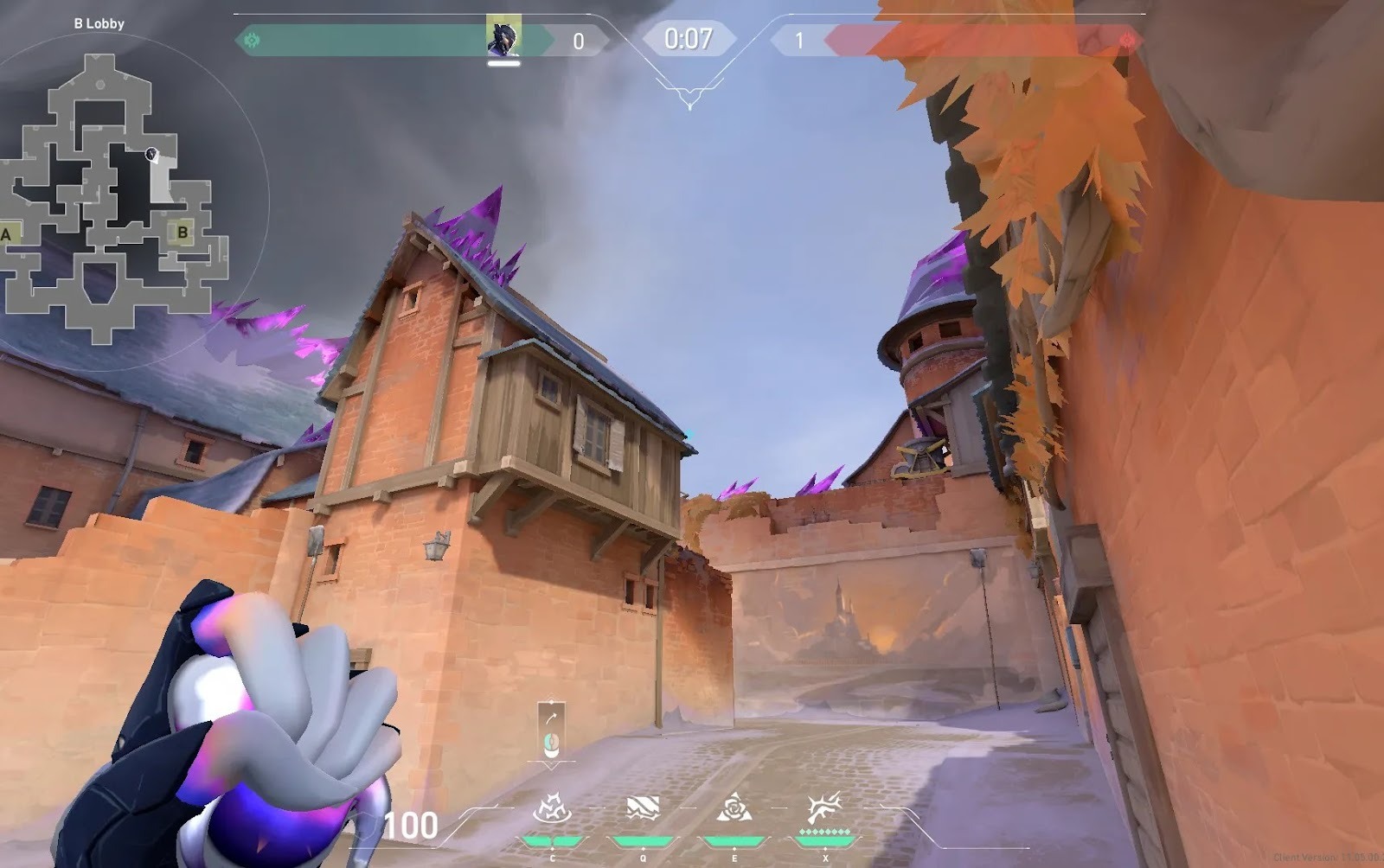Image resolution: width=1384 pixels, height=868 pixels.
Task: Click the red team emblem on scoreboard
Action: 1126,40
